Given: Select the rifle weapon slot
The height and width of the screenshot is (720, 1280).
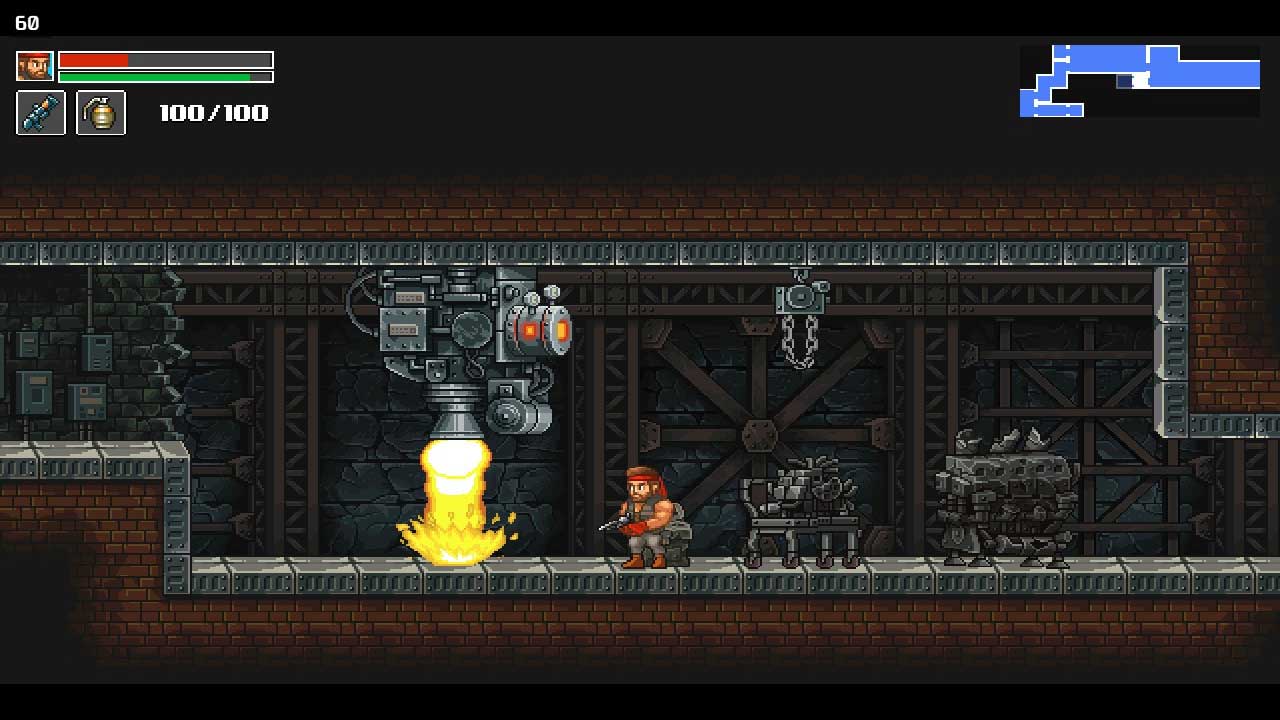Looking at the screenshot, I should point(41,113).
